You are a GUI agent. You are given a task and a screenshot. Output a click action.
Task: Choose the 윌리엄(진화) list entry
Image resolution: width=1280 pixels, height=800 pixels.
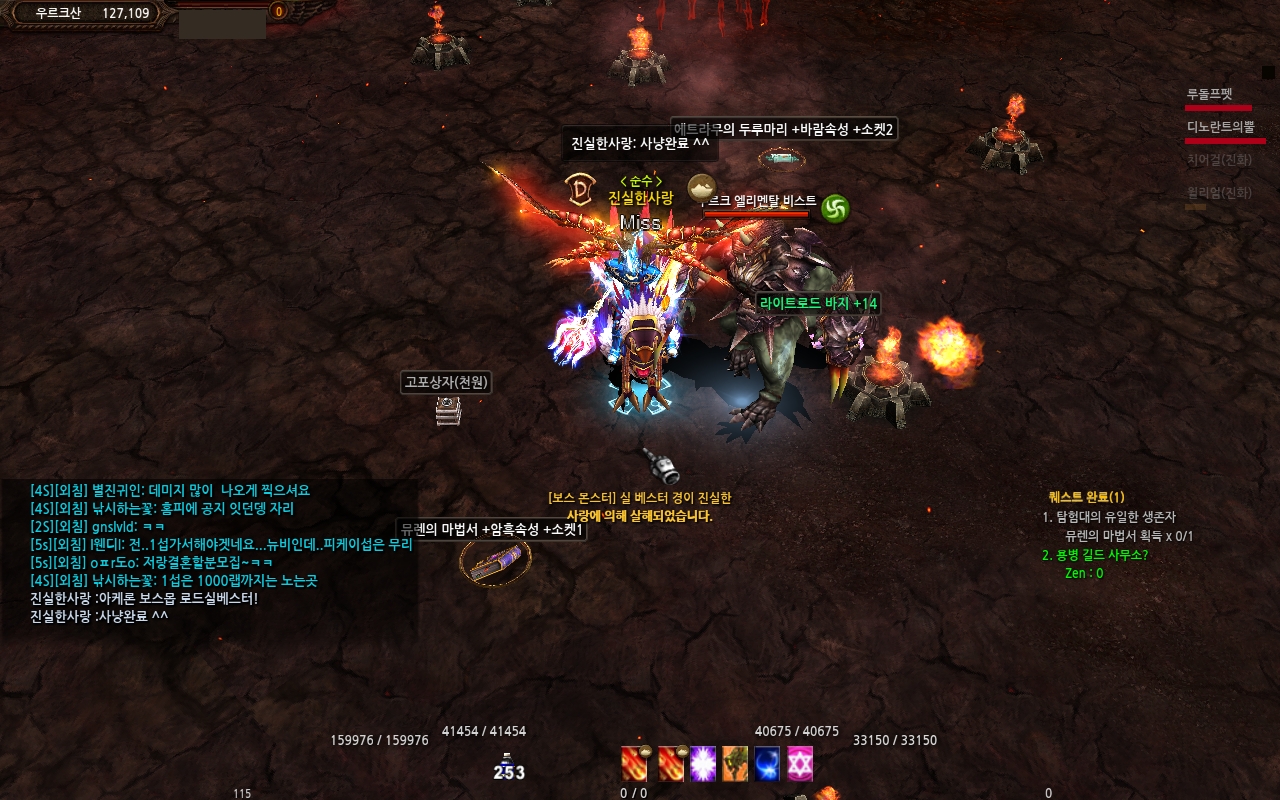pyautogui.click(x=1219, y=193)
